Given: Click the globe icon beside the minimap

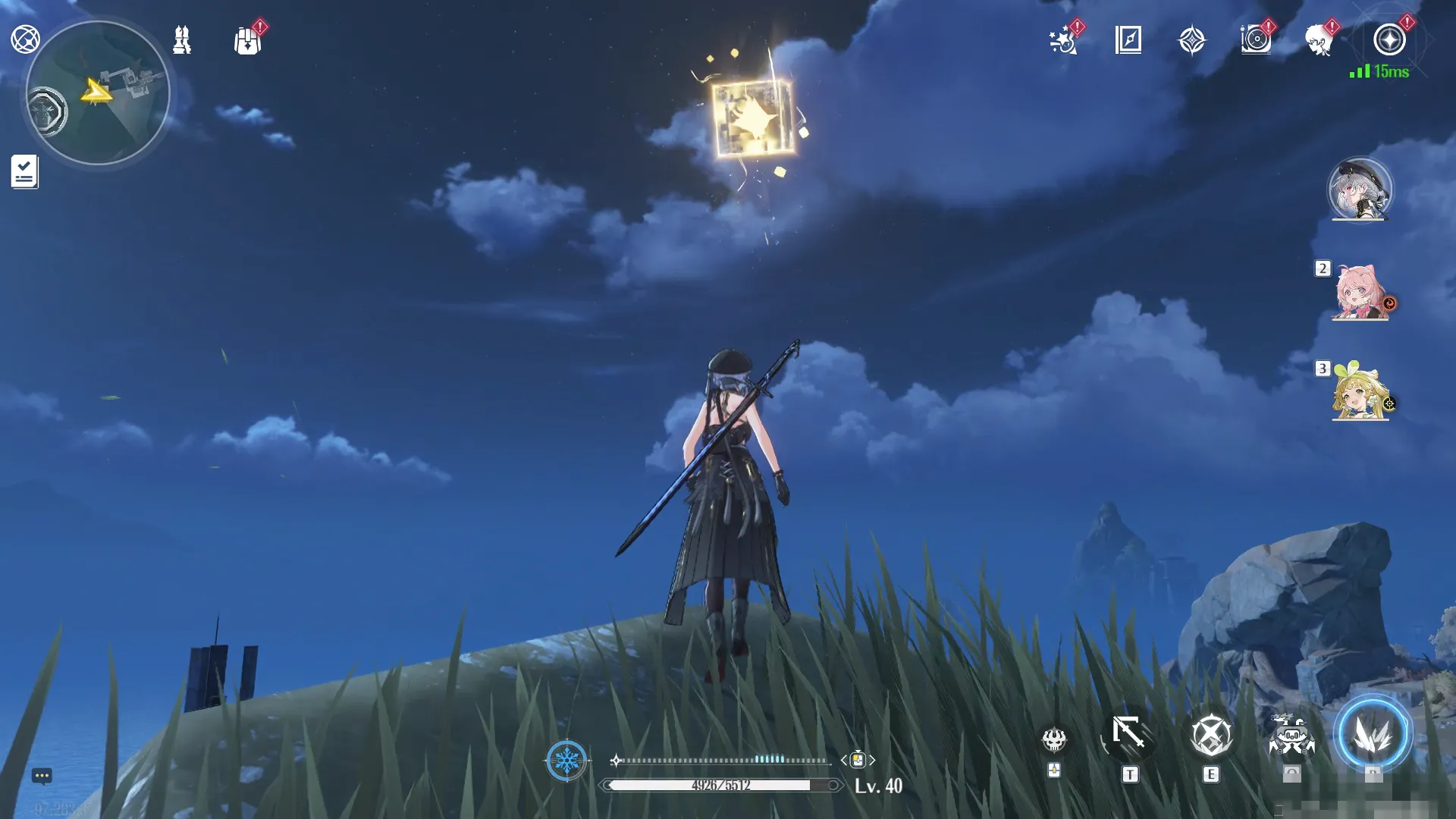Looking at the screenshot, I should (x=25, y=39).
